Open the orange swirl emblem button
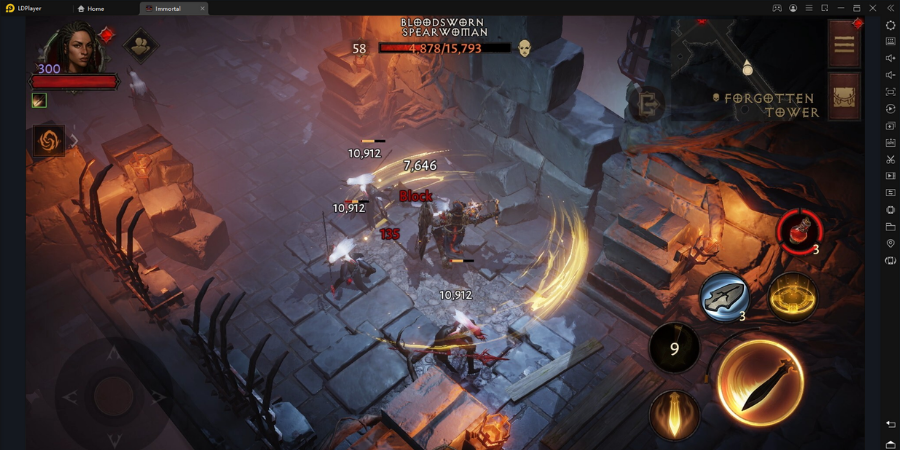900x450 pixels. [48, 141]
